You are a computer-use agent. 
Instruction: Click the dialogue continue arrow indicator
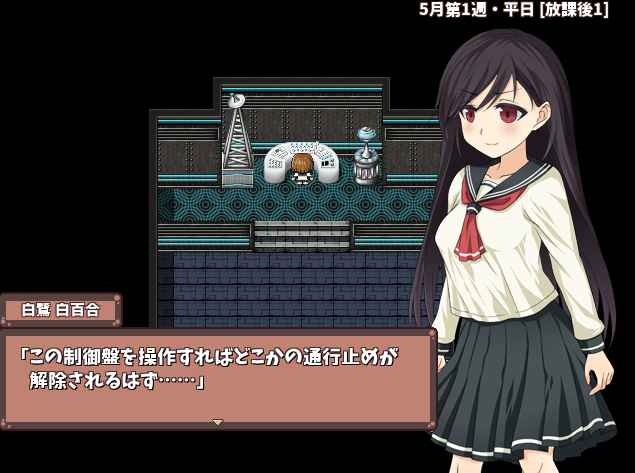pos(218,422)
